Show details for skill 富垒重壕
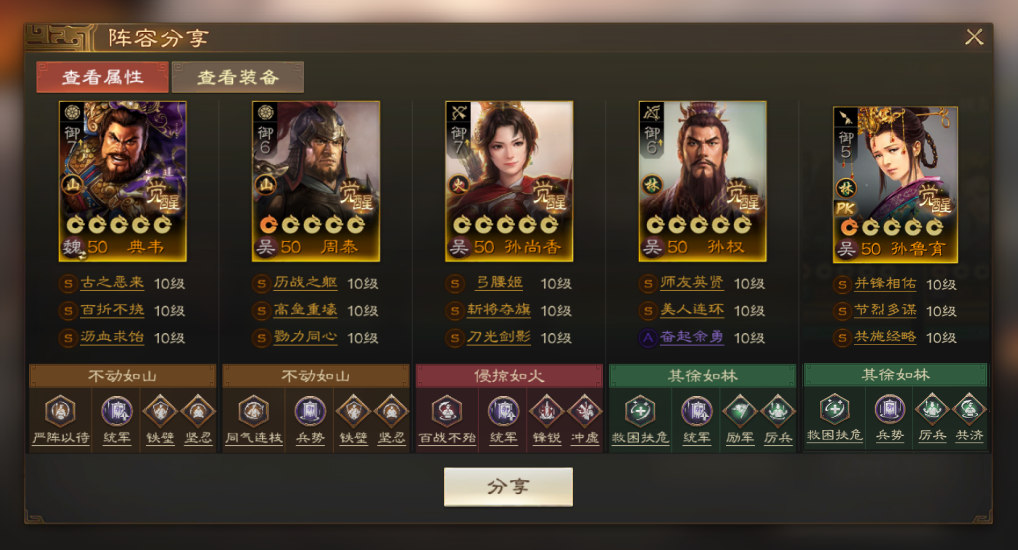This screenshot has width=1018, height=550. (306, 311)
